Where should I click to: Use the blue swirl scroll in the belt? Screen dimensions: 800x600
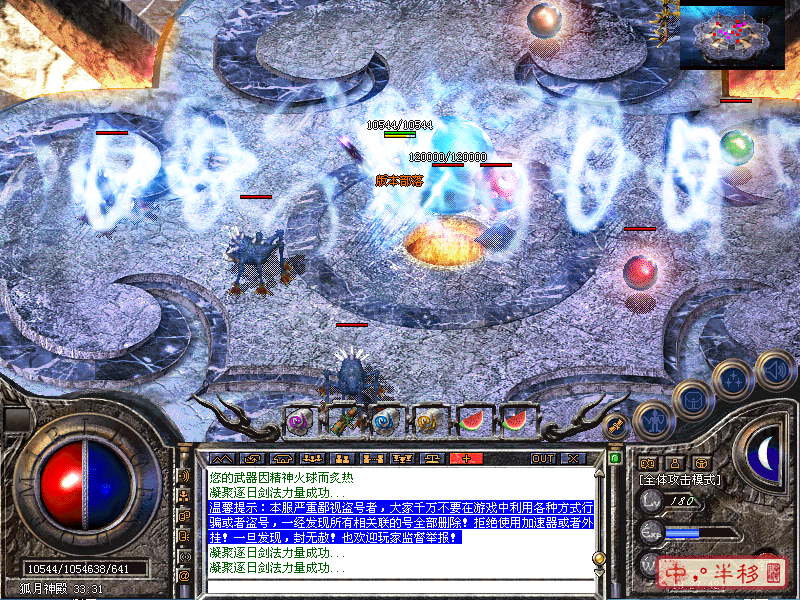tap(386, 422)
